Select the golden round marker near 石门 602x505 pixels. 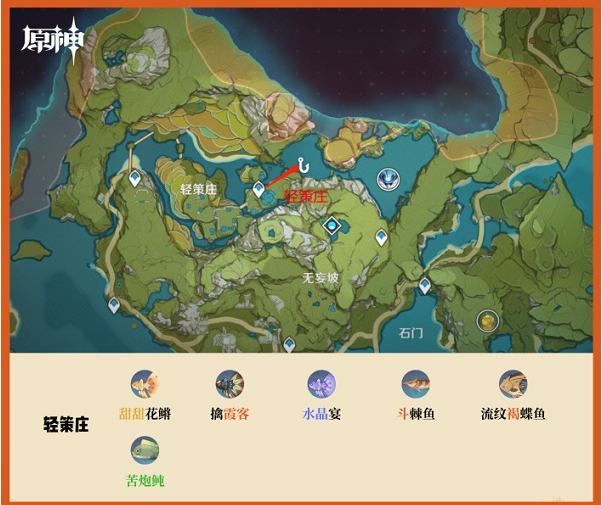(487, 320)
